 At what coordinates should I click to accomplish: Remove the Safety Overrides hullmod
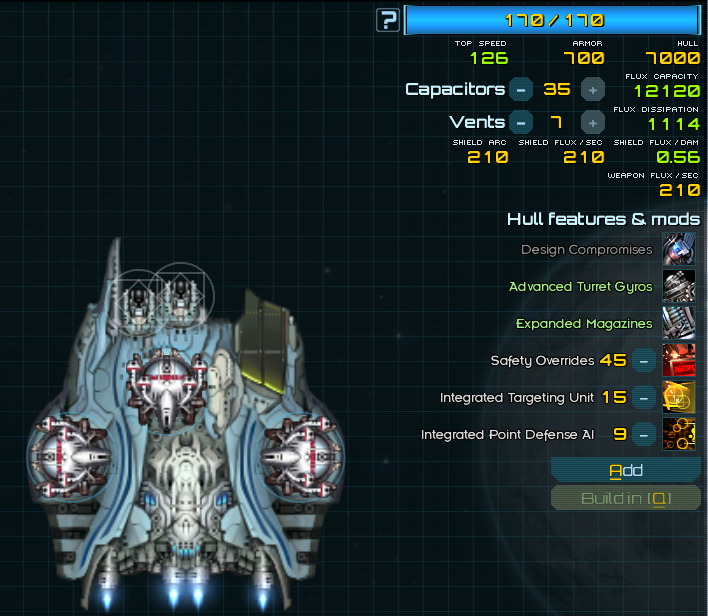(645, 360)
